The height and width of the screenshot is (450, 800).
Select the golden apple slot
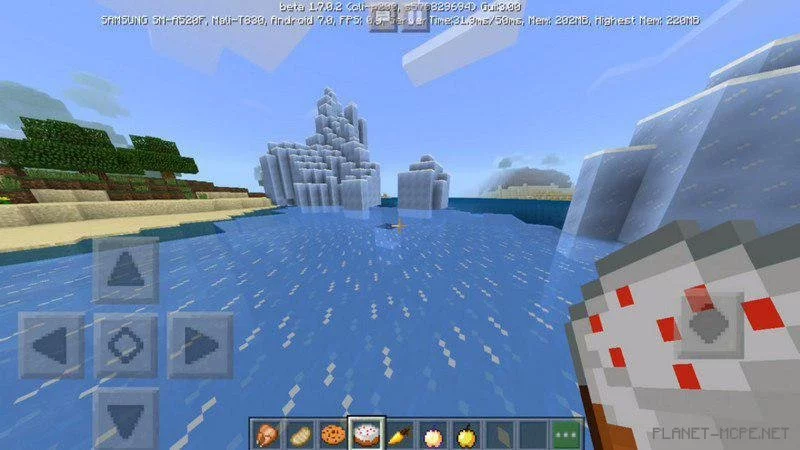click(x=466, y=434)
